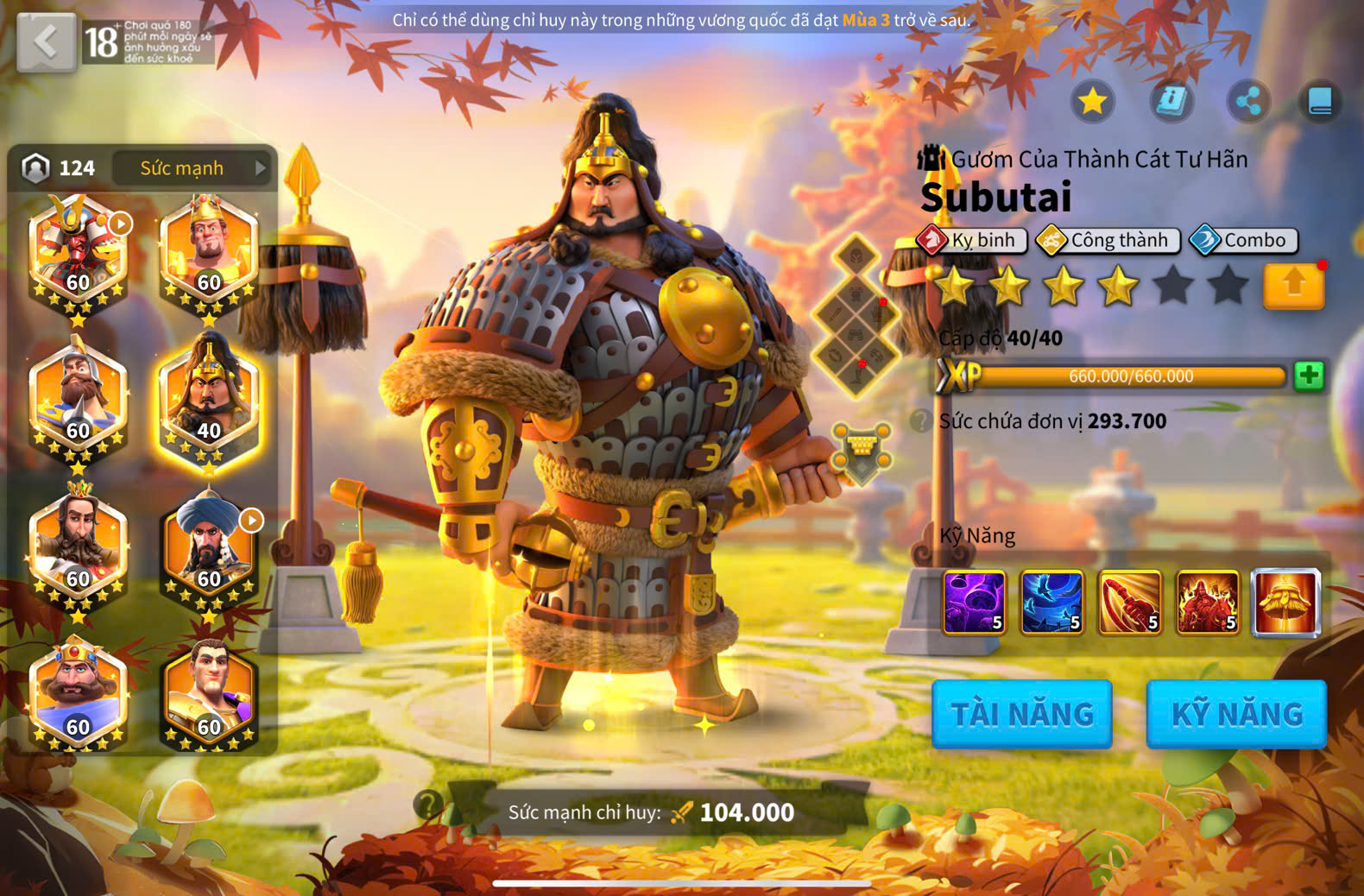Tap the green plus XP button
This screenshot has height=896, width=1364.
click(1309, 375)
